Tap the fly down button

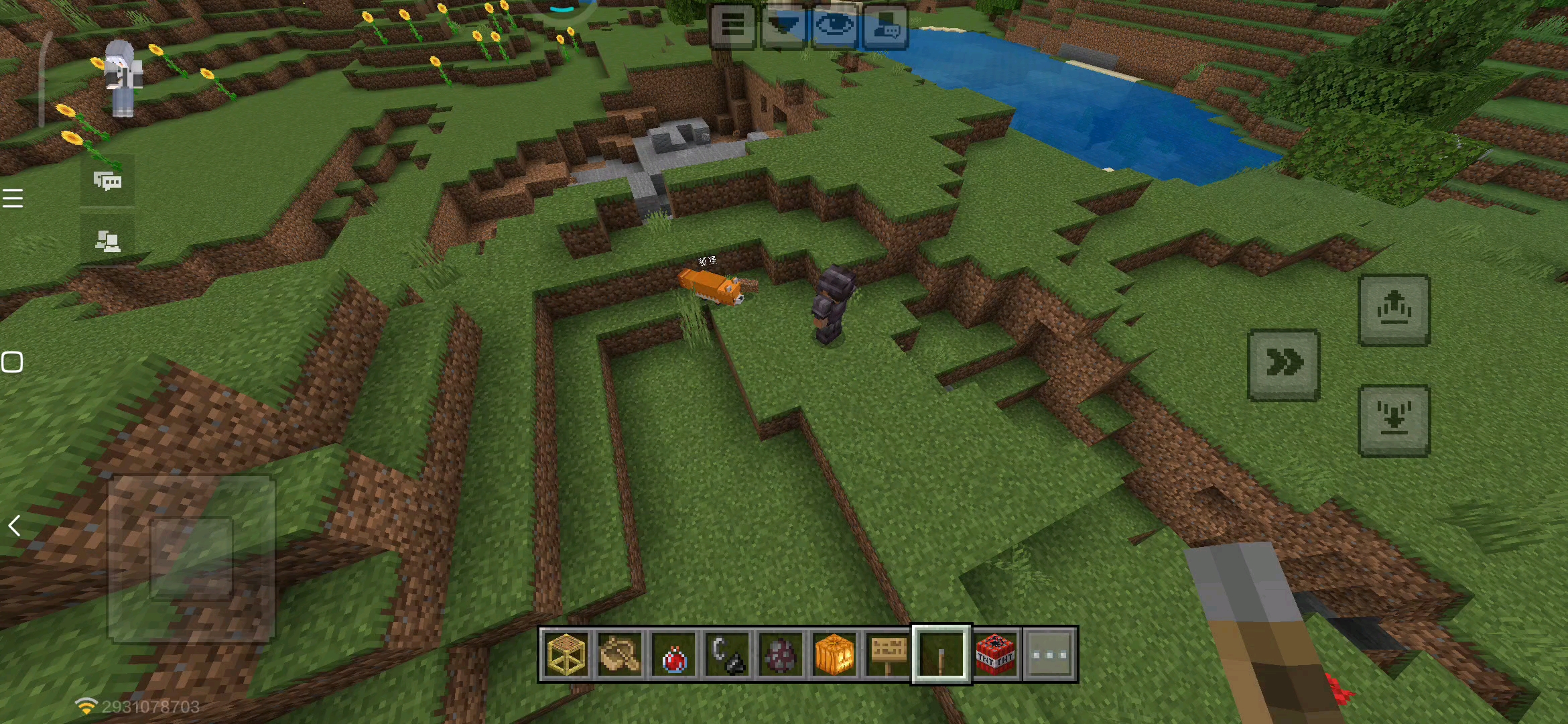point(1394,420)
